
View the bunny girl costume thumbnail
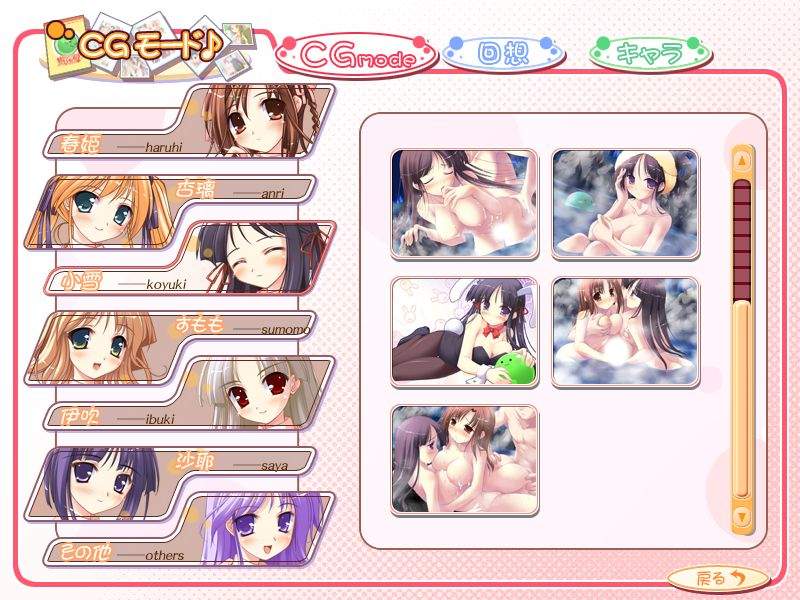point(464,332)
